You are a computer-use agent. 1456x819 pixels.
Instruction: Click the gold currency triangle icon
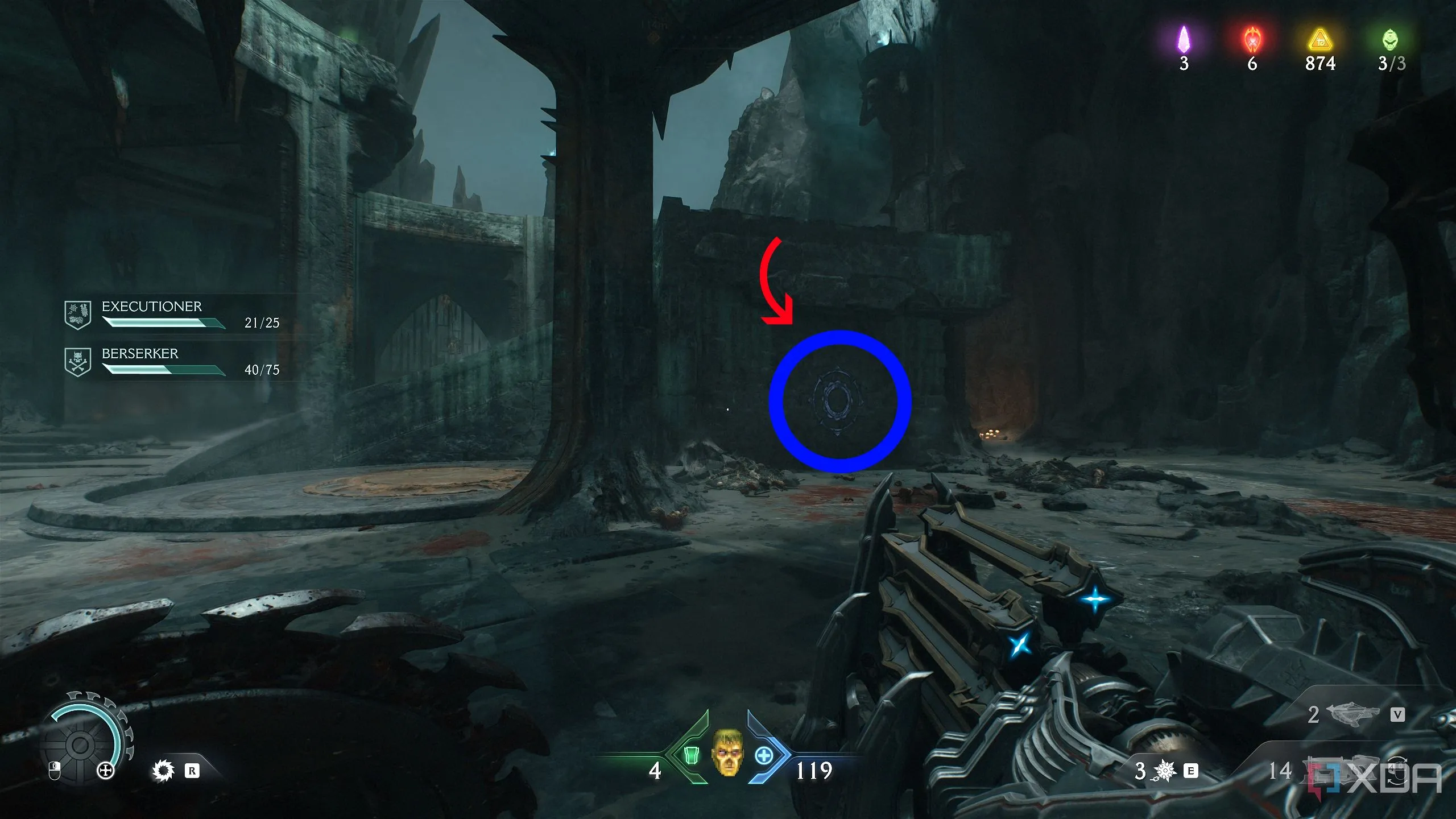pyautogui.click(x=1319, y=41)
